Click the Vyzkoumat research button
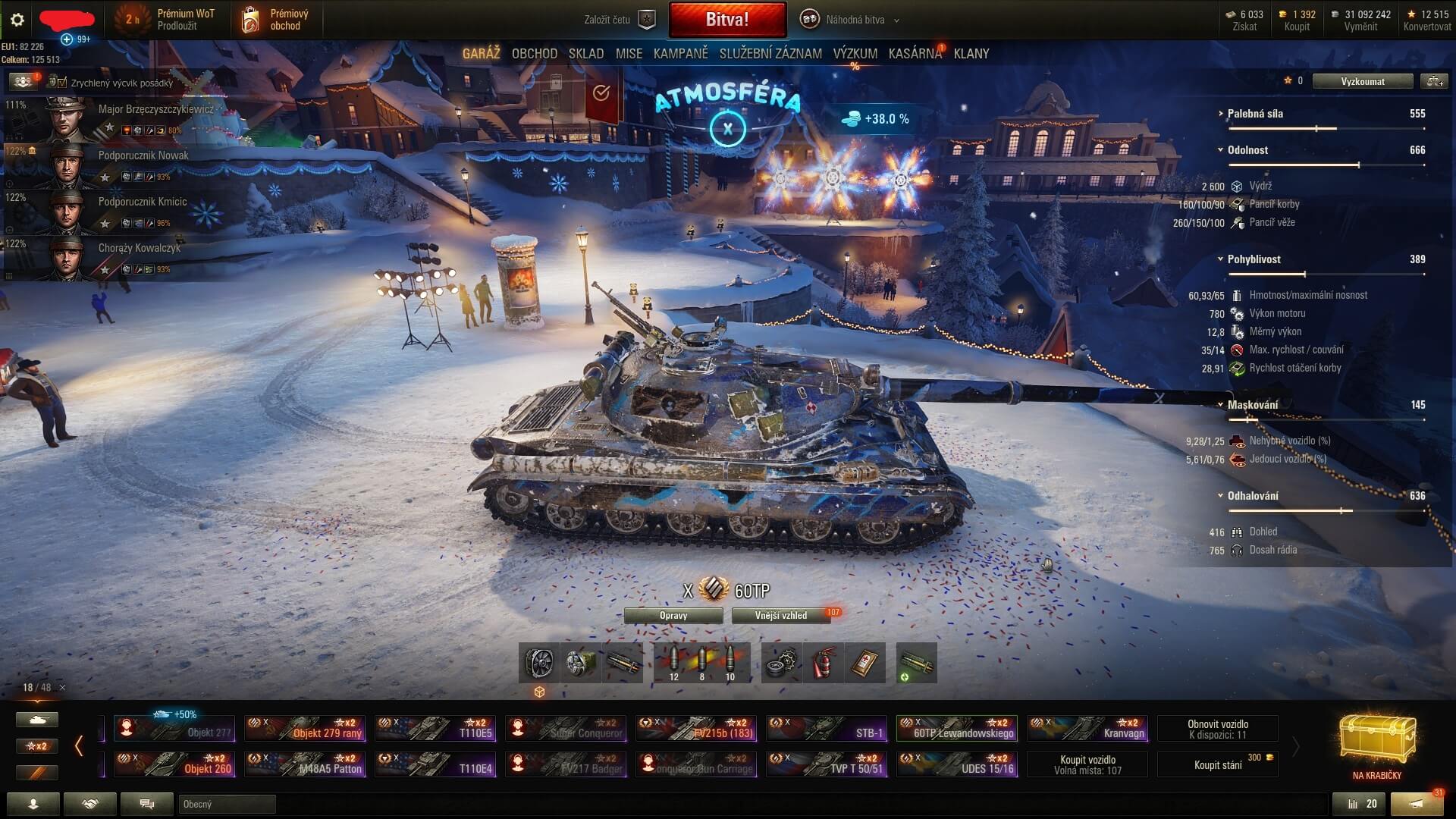 (x=1362, y=81)
